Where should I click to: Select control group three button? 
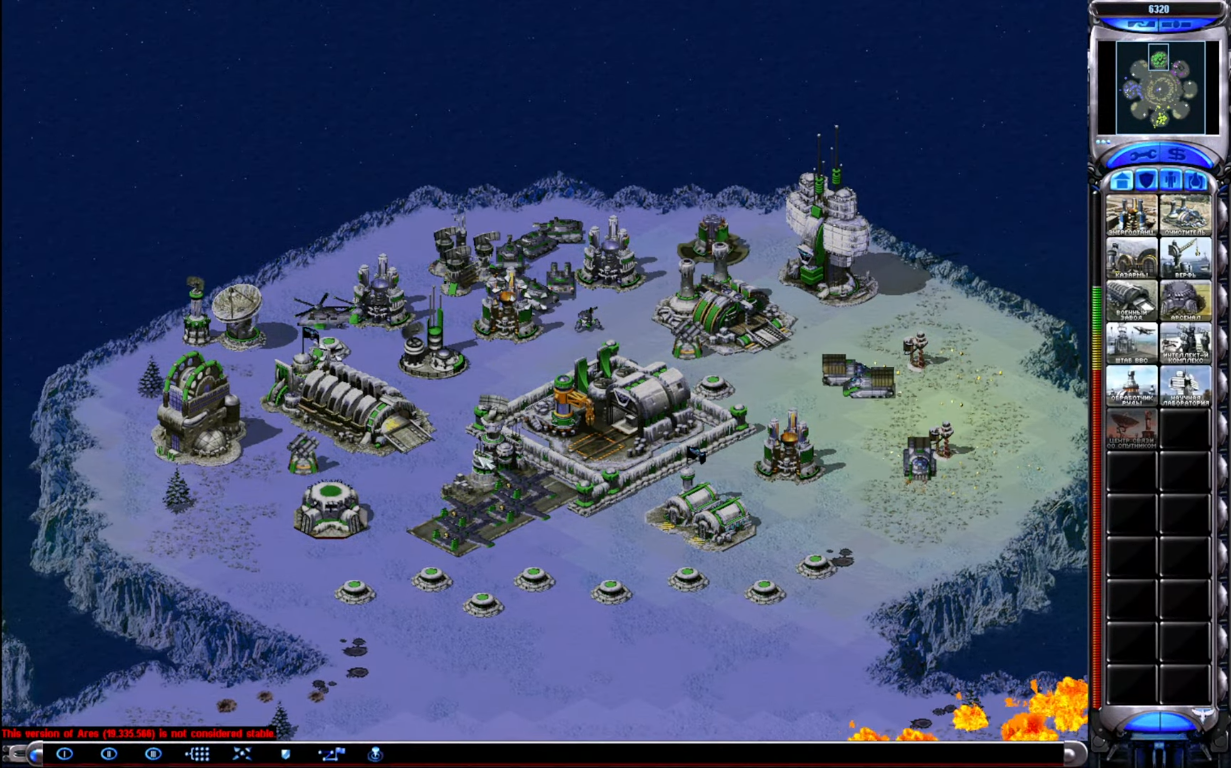[153, 754]
